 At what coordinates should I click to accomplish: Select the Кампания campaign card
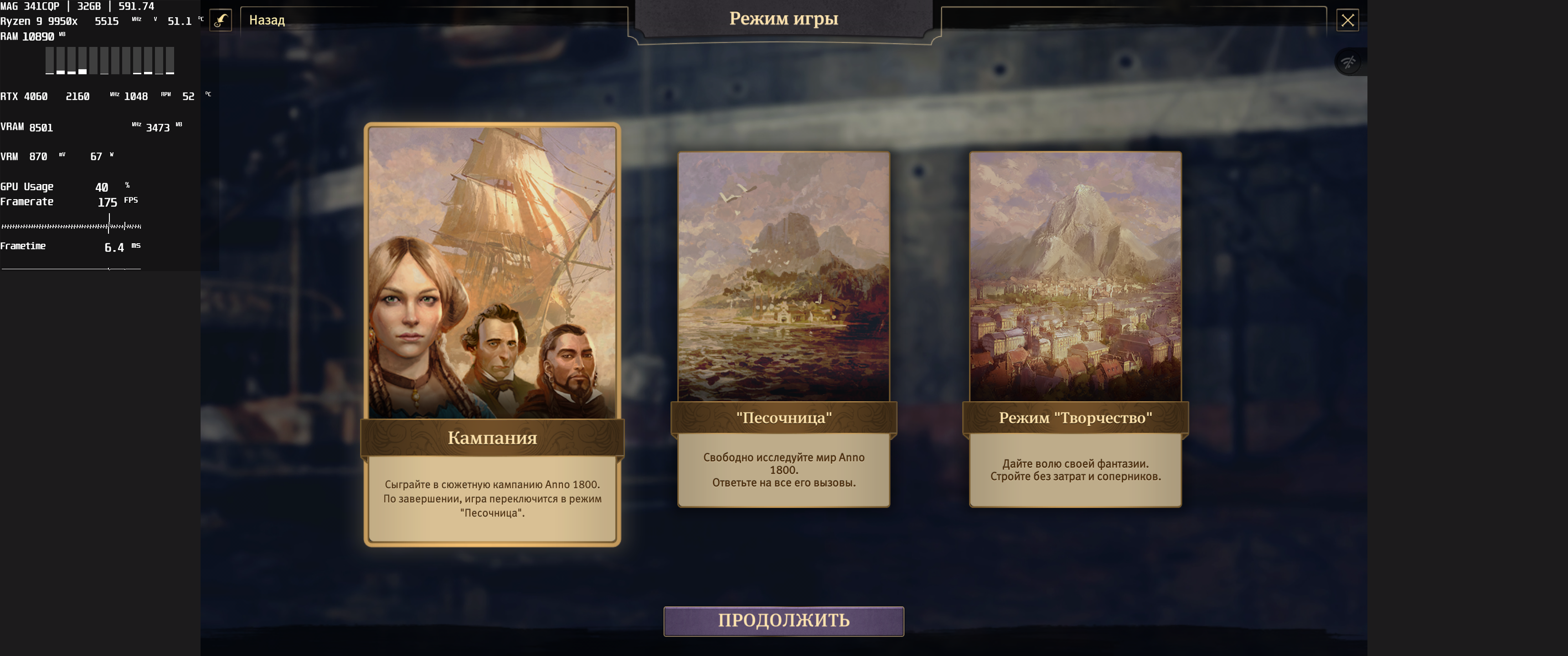492,334
